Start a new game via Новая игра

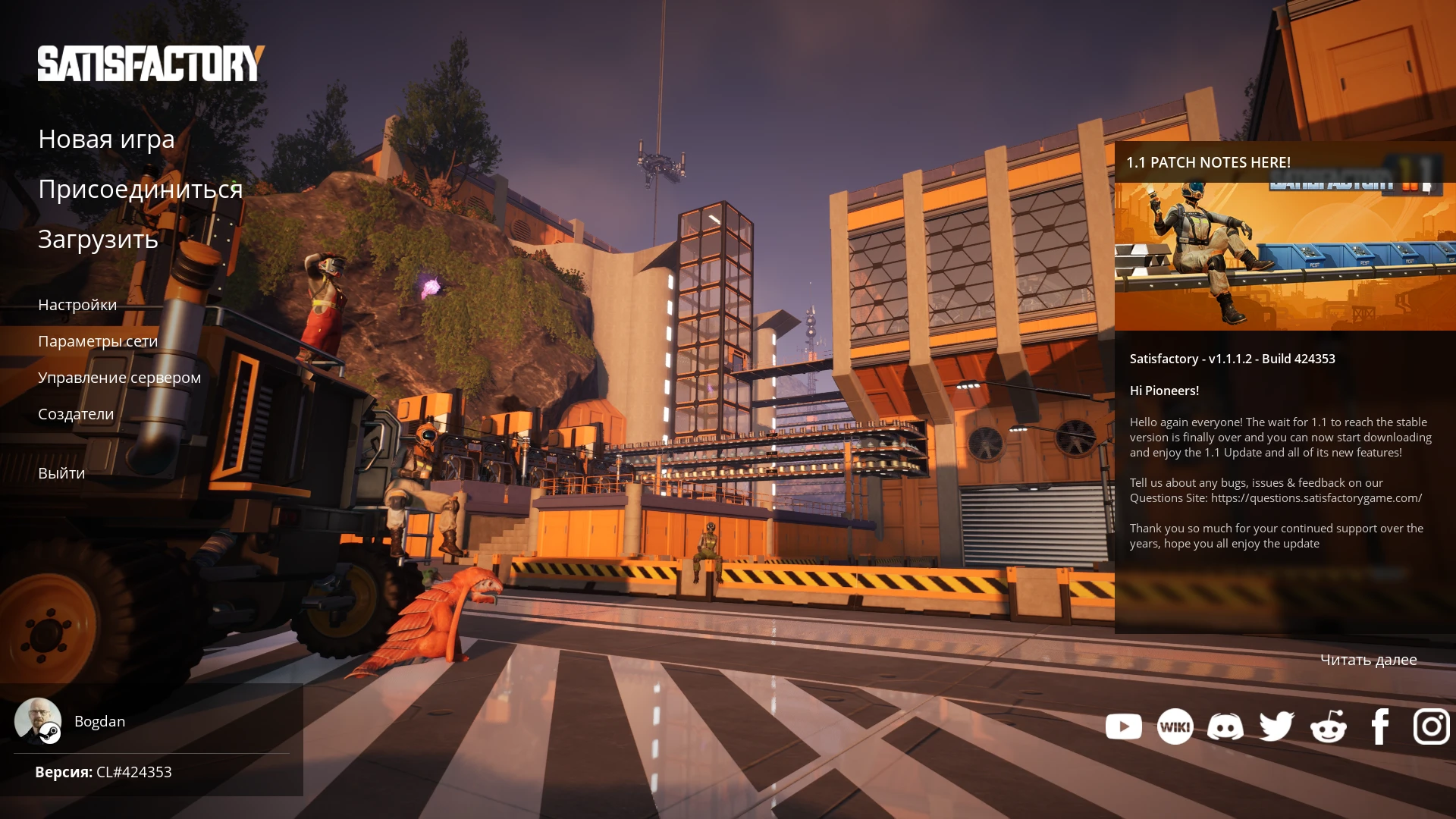click(106, 139)
